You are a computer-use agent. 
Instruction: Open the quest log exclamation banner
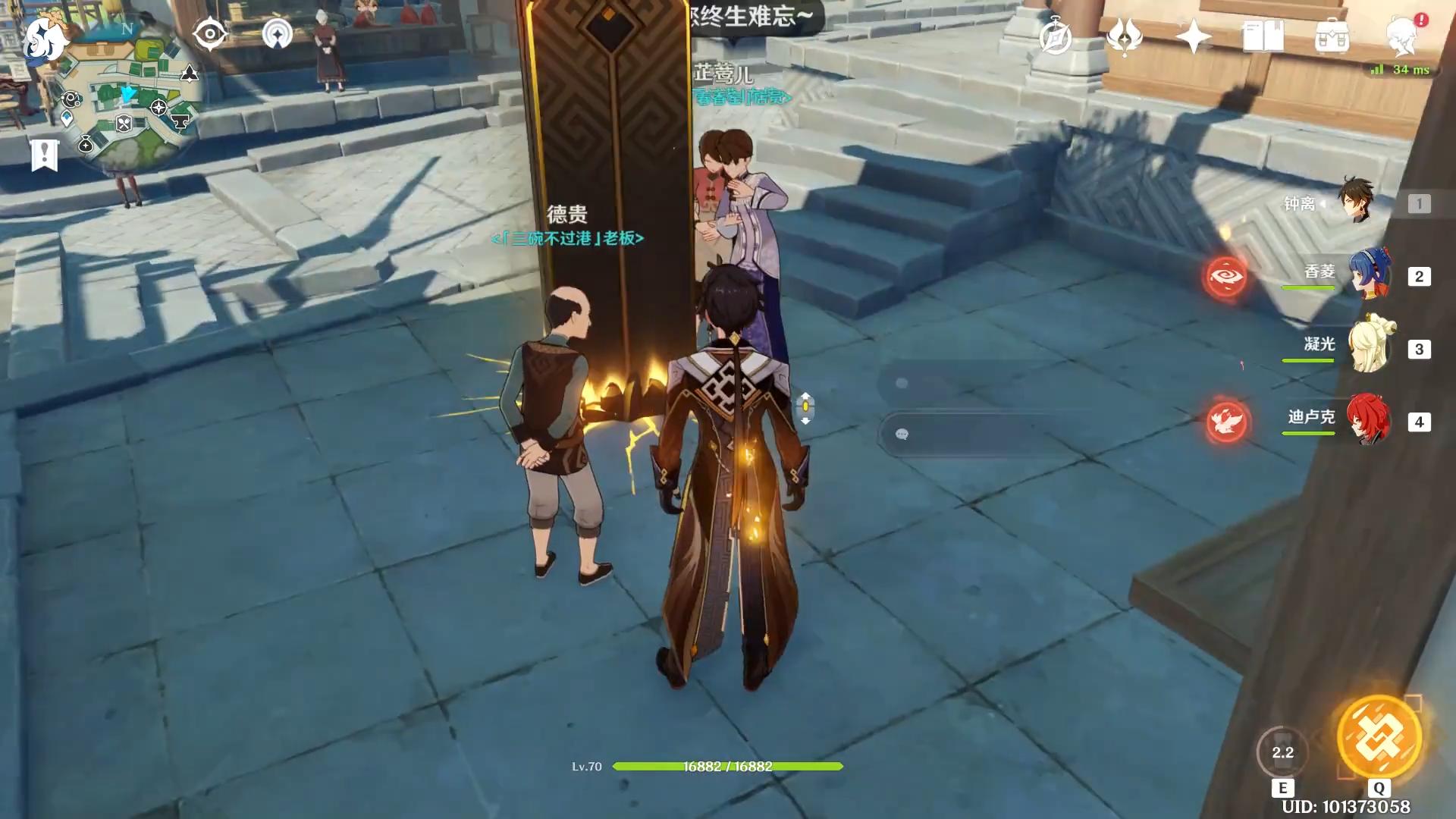(x=45, y=155)
